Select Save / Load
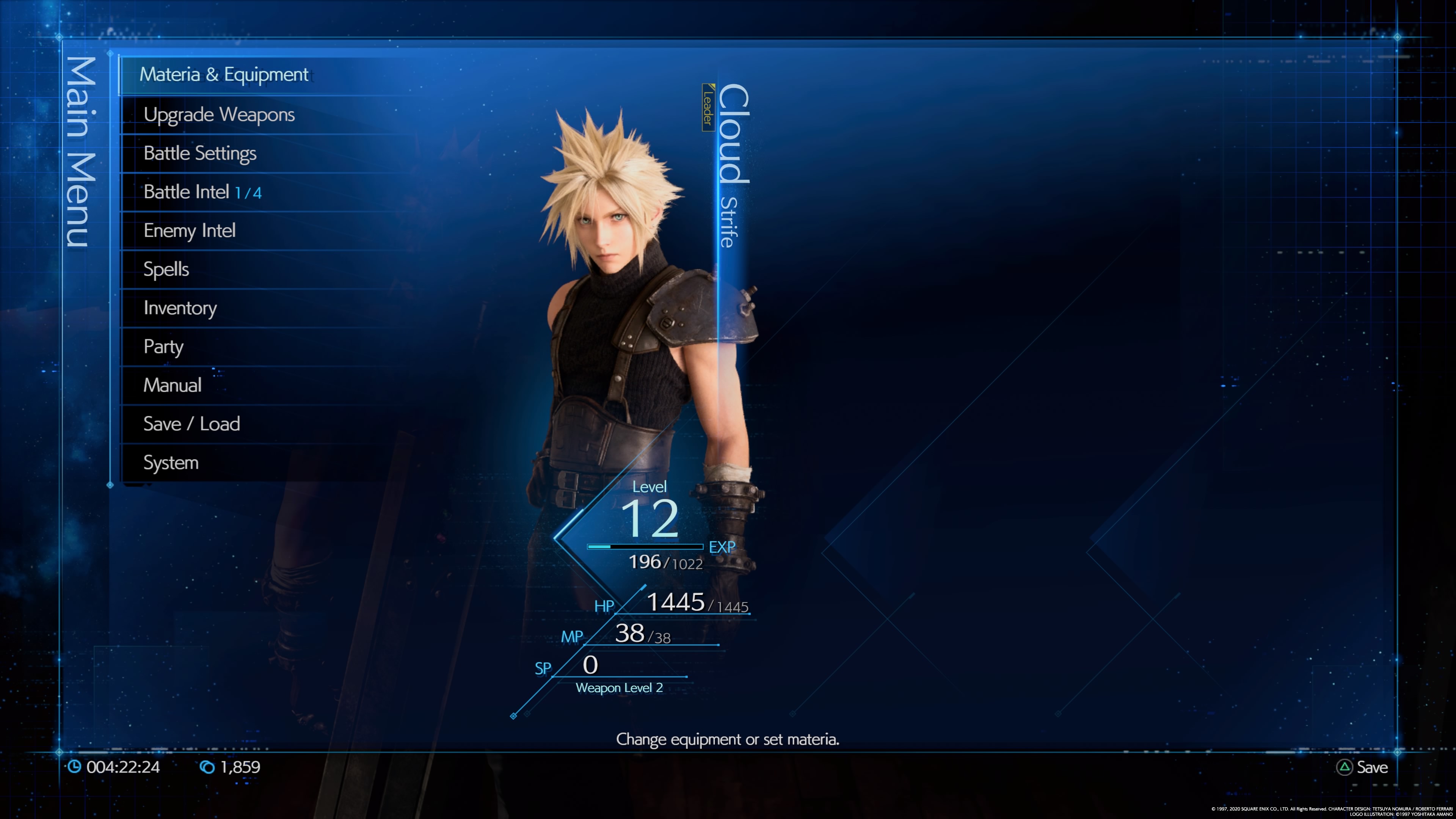This screenshot has height=819, width=1456. [191, 424]
